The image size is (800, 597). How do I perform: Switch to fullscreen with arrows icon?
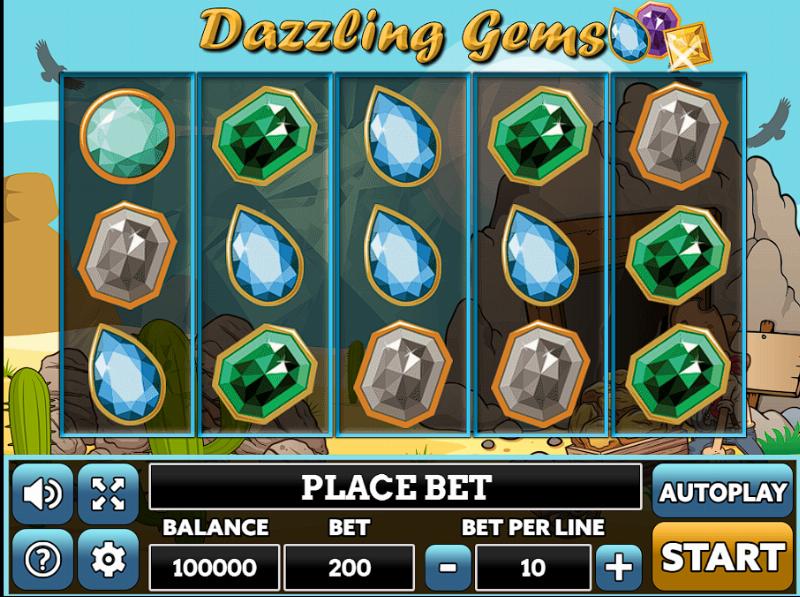click(x=107, y=493)
